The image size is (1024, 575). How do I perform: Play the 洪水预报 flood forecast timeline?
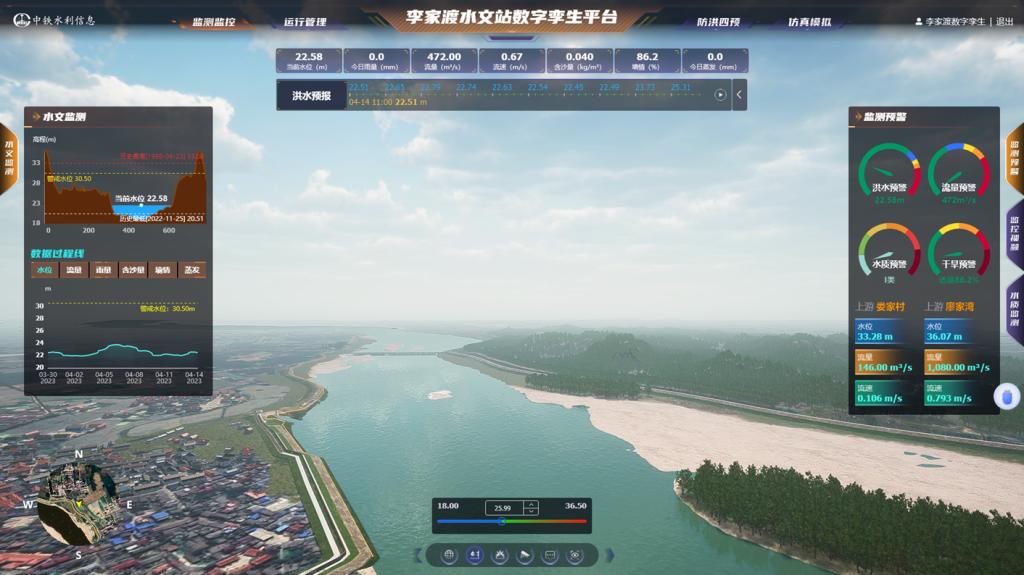click(x=720, y=95)
